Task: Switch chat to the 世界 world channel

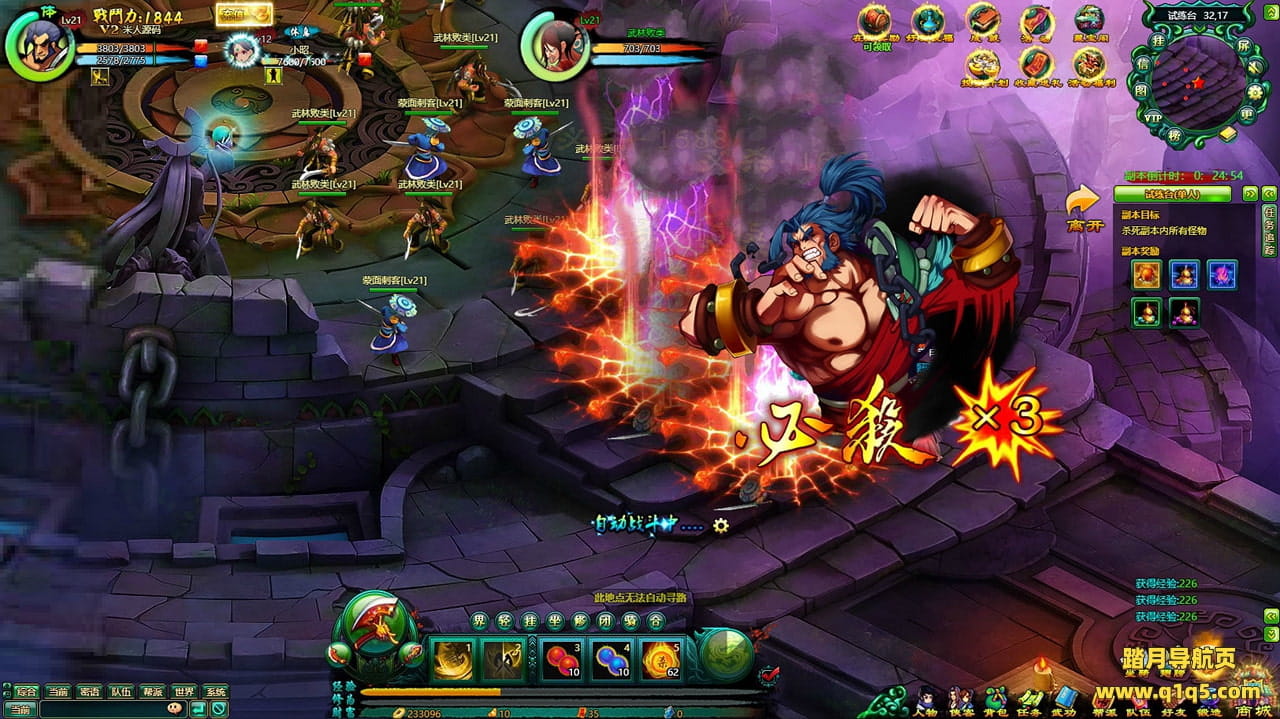Action: [x=183, y=691]
